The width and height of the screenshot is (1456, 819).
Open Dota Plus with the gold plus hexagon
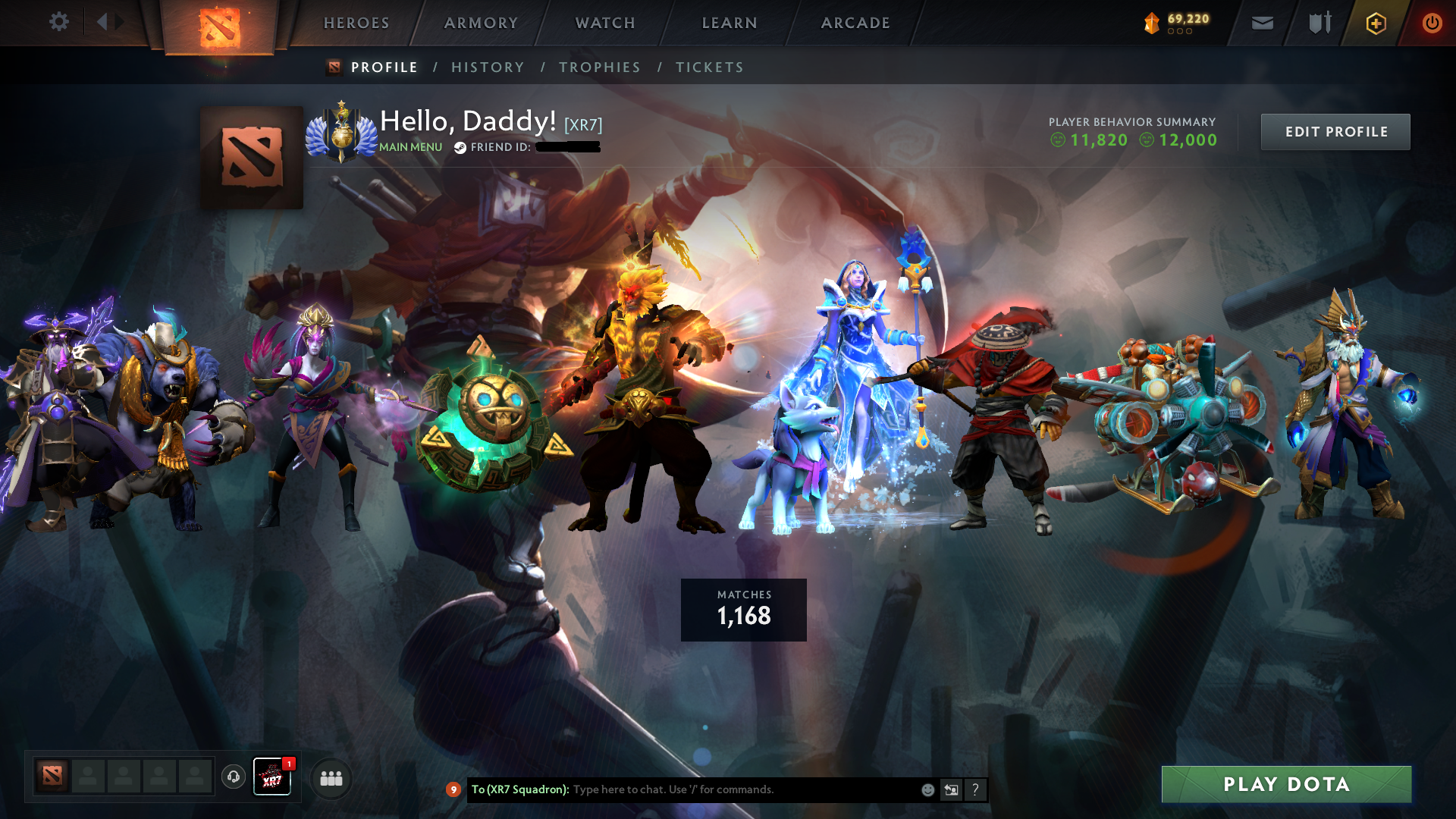tap(1376, 23)
